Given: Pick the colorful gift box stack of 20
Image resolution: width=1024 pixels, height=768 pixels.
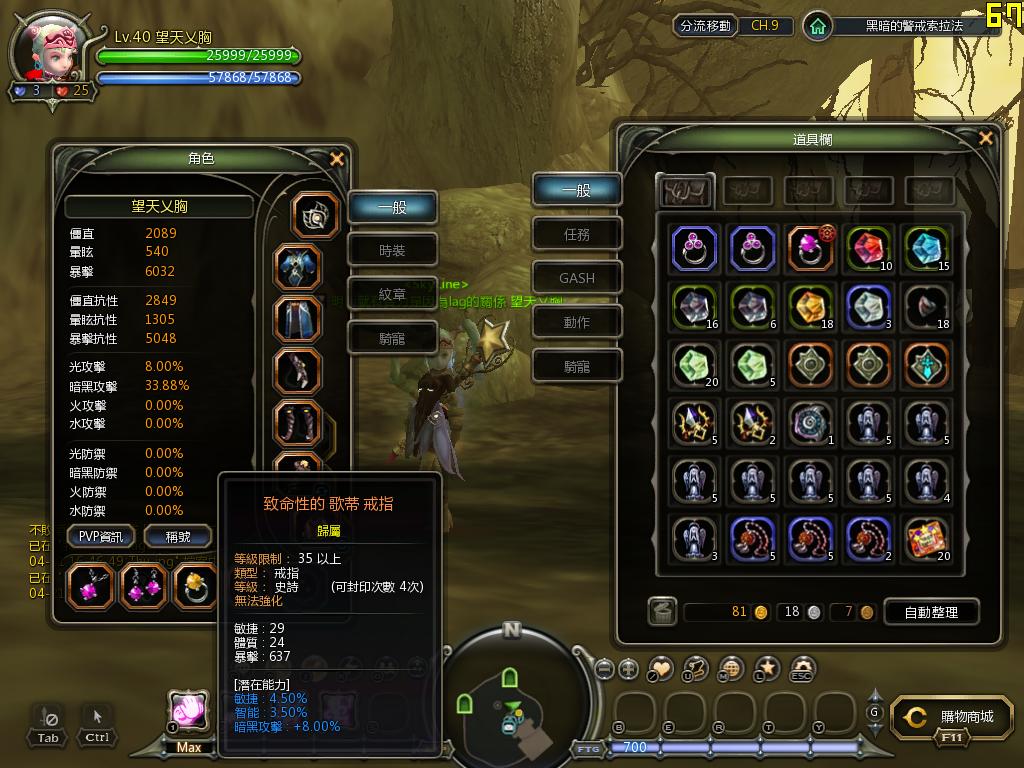Looking at the screenshot, I should (926, 539).
